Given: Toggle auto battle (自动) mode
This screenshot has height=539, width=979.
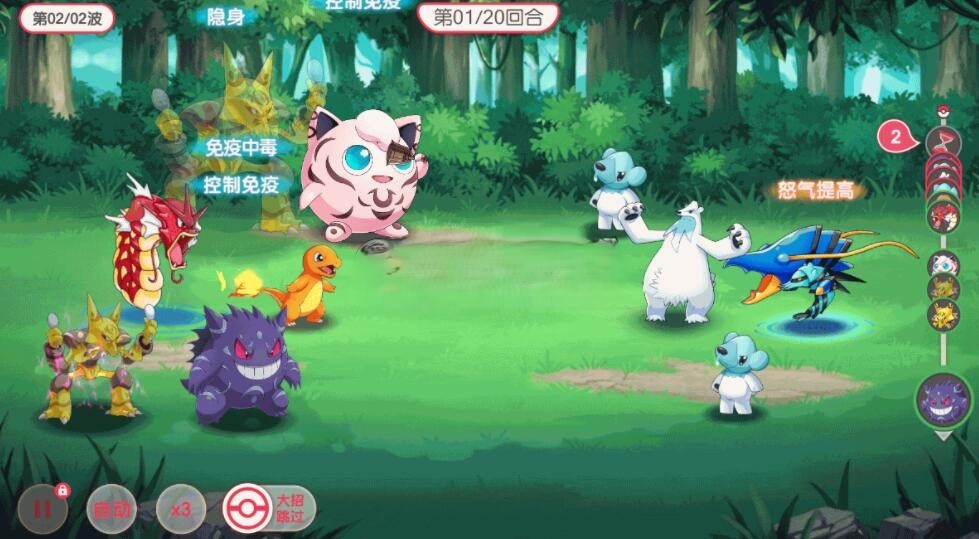Looking at the screenshot, I should pyautogui.click(x=112, y=510).
